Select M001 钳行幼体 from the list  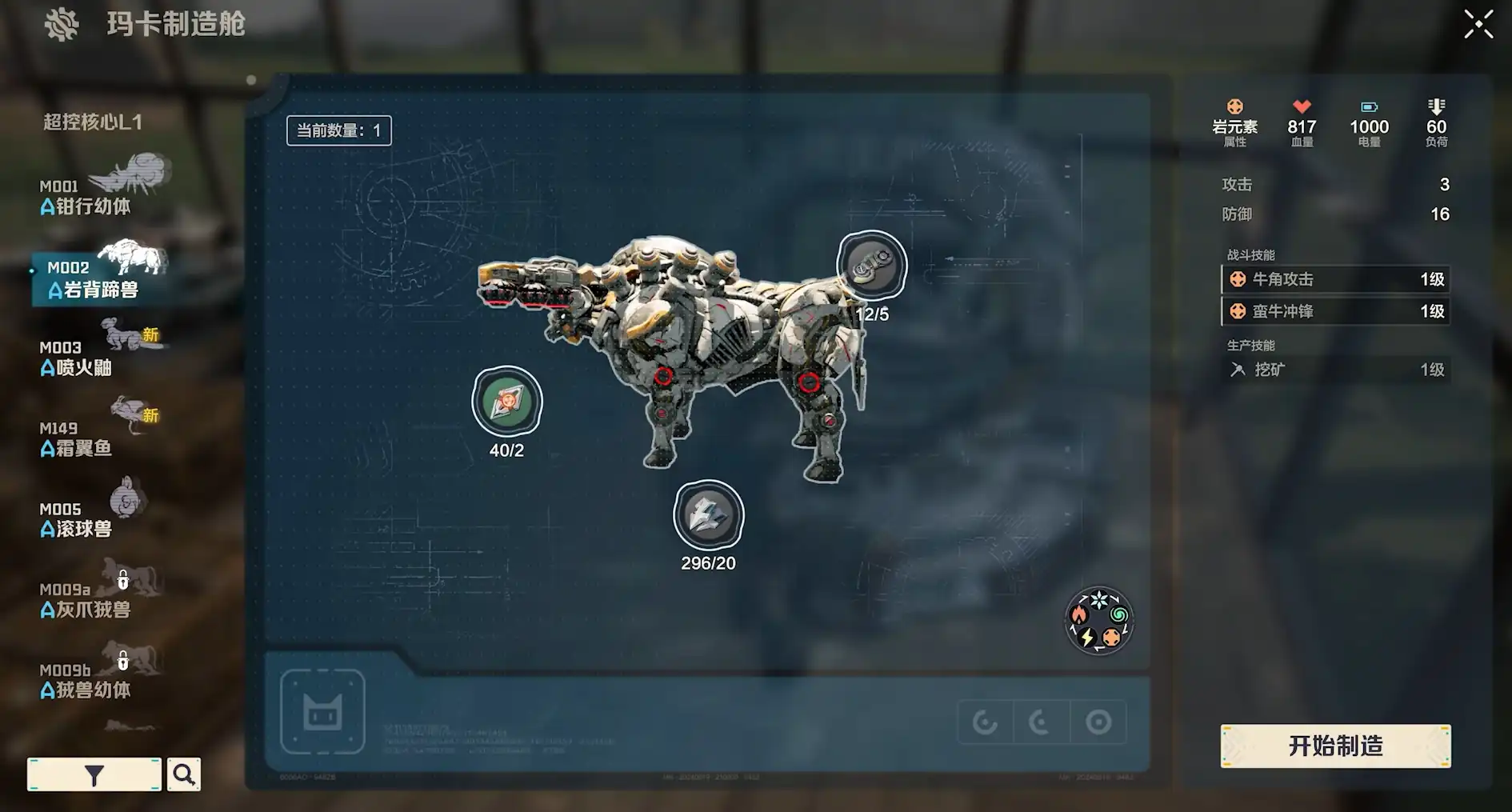coord(88,197)
